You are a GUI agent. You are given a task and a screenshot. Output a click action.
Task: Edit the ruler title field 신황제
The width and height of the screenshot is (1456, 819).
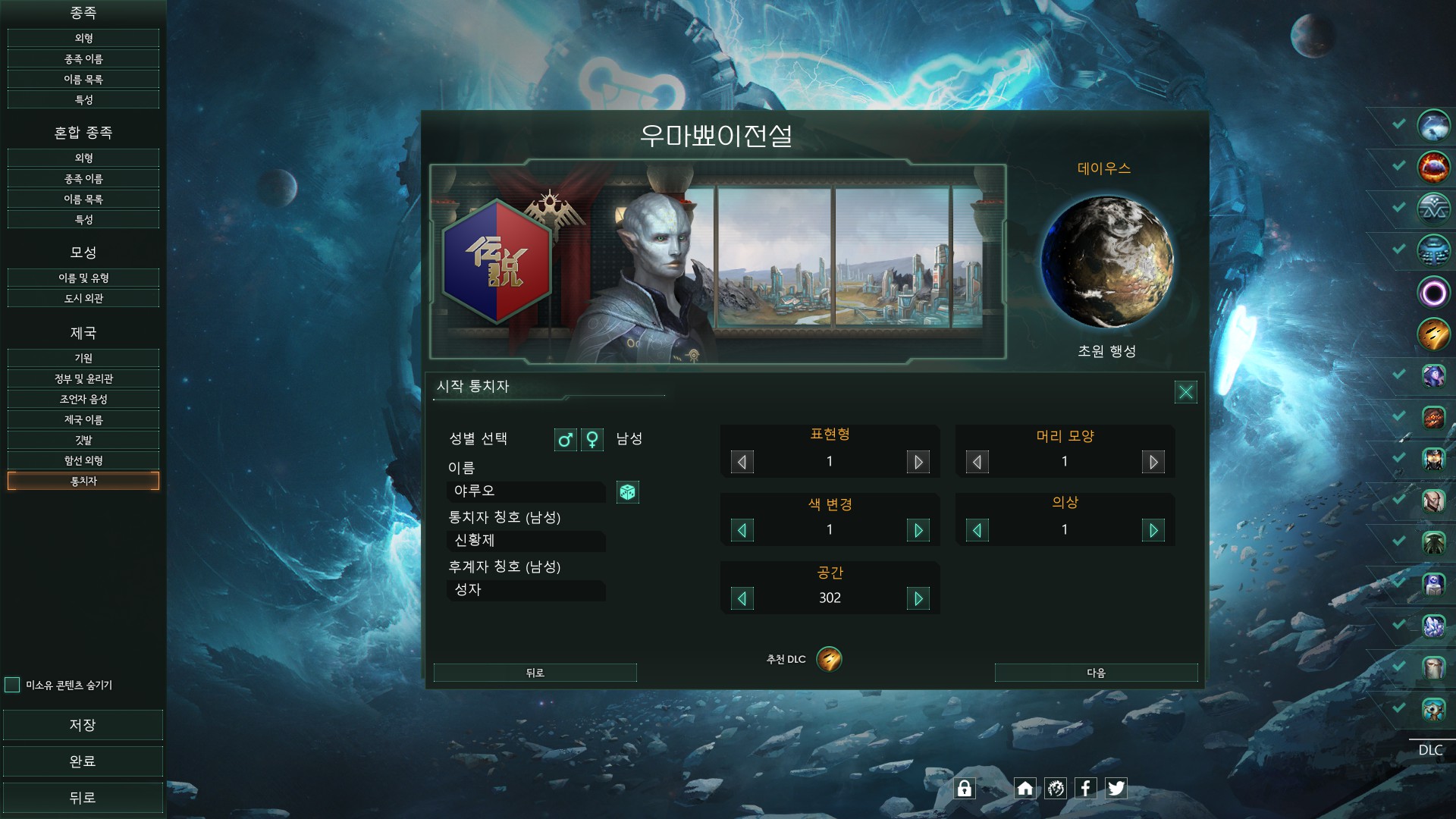pos(526,541)
